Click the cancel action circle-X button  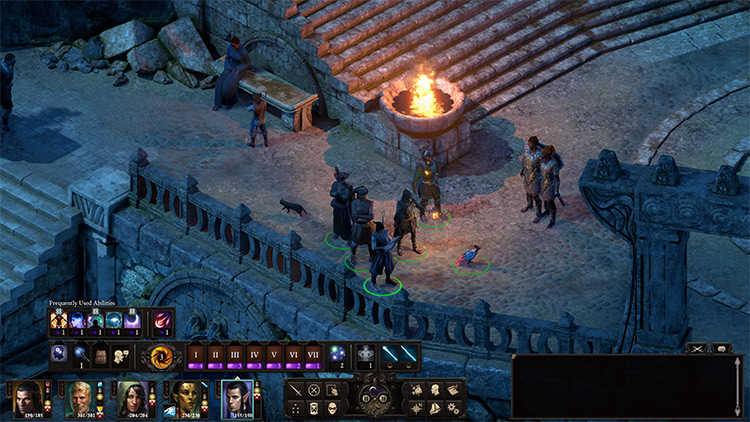pos(314,390)
